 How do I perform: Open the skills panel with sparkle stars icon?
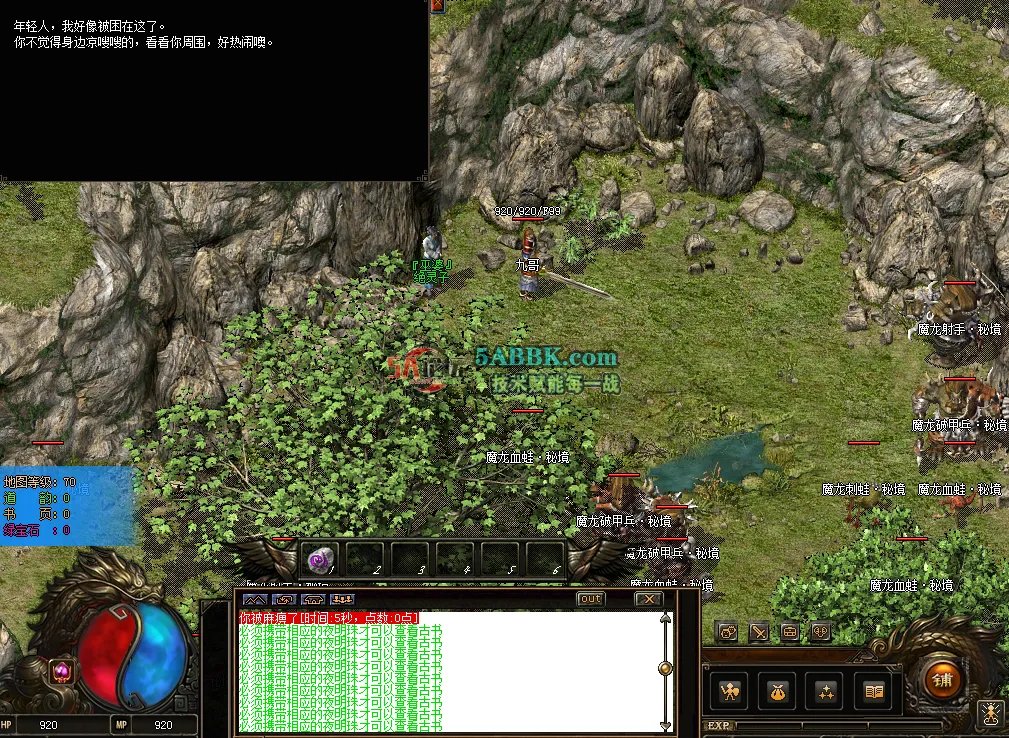coord(827,691)
